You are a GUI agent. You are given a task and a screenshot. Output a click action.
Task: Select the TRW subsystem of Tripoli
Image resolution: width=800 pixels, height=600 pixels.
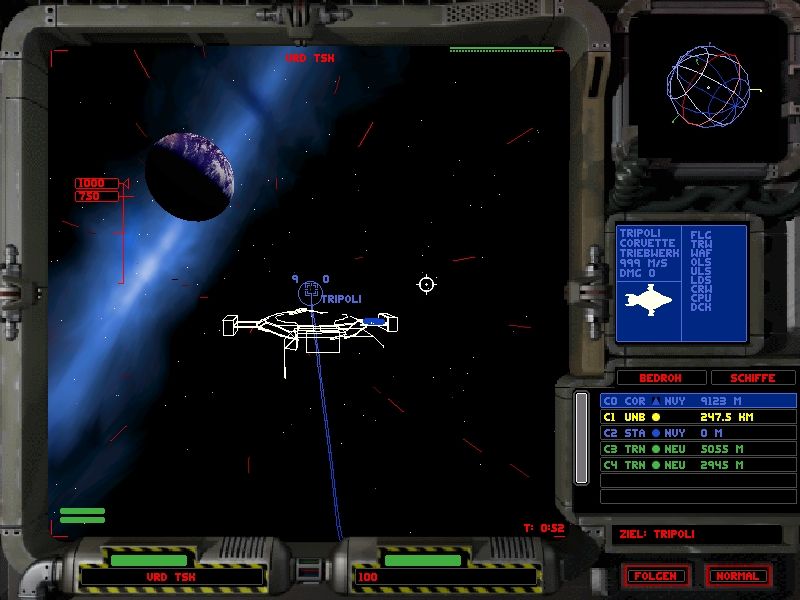pos(701,244)
